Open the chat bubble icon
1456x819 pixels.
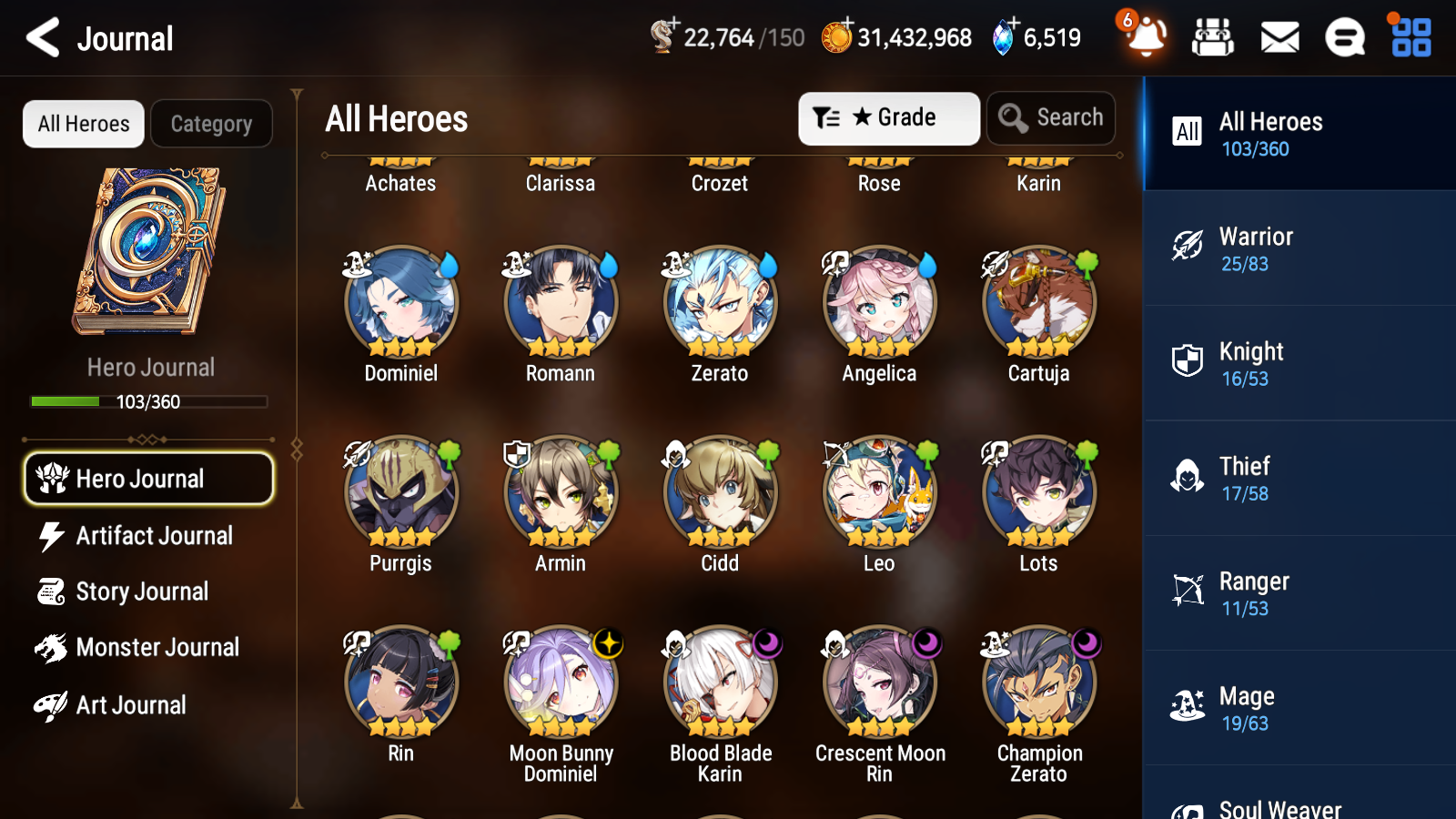click(x=1344, y=37)
